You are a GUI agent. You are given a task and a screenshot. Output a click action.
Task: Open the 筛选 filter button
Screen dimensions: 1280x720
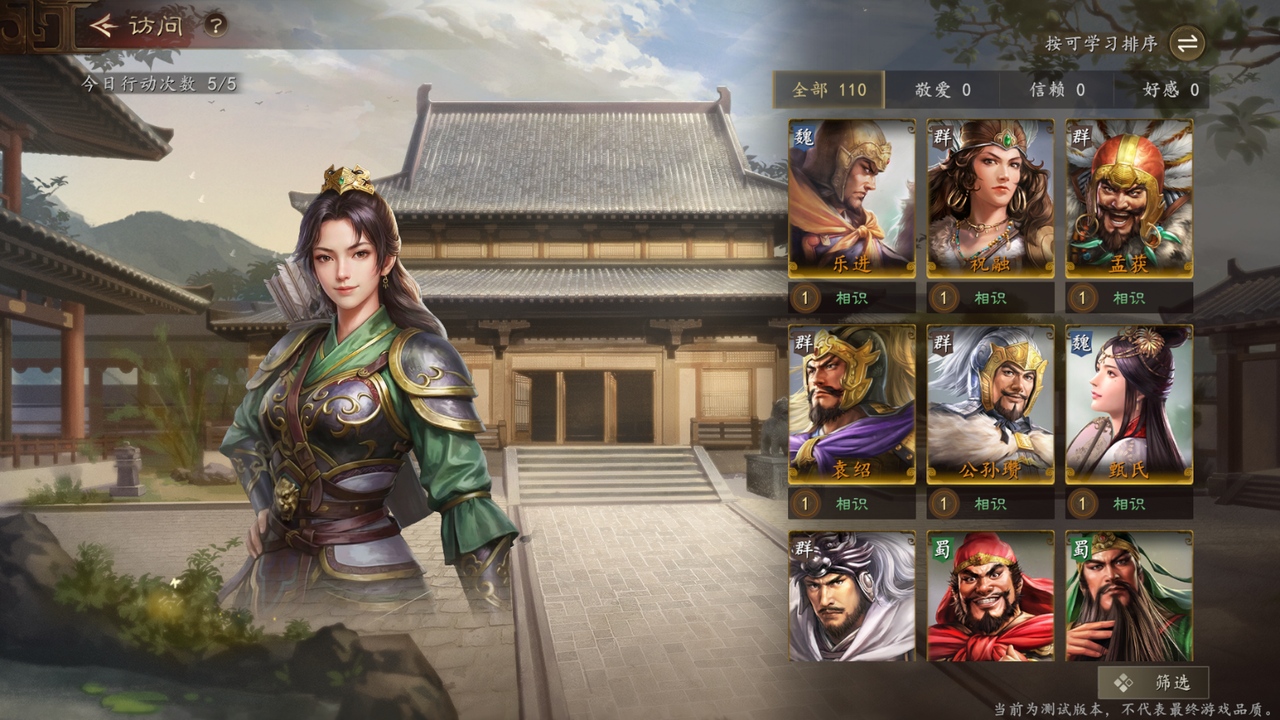pos(1153,683)
